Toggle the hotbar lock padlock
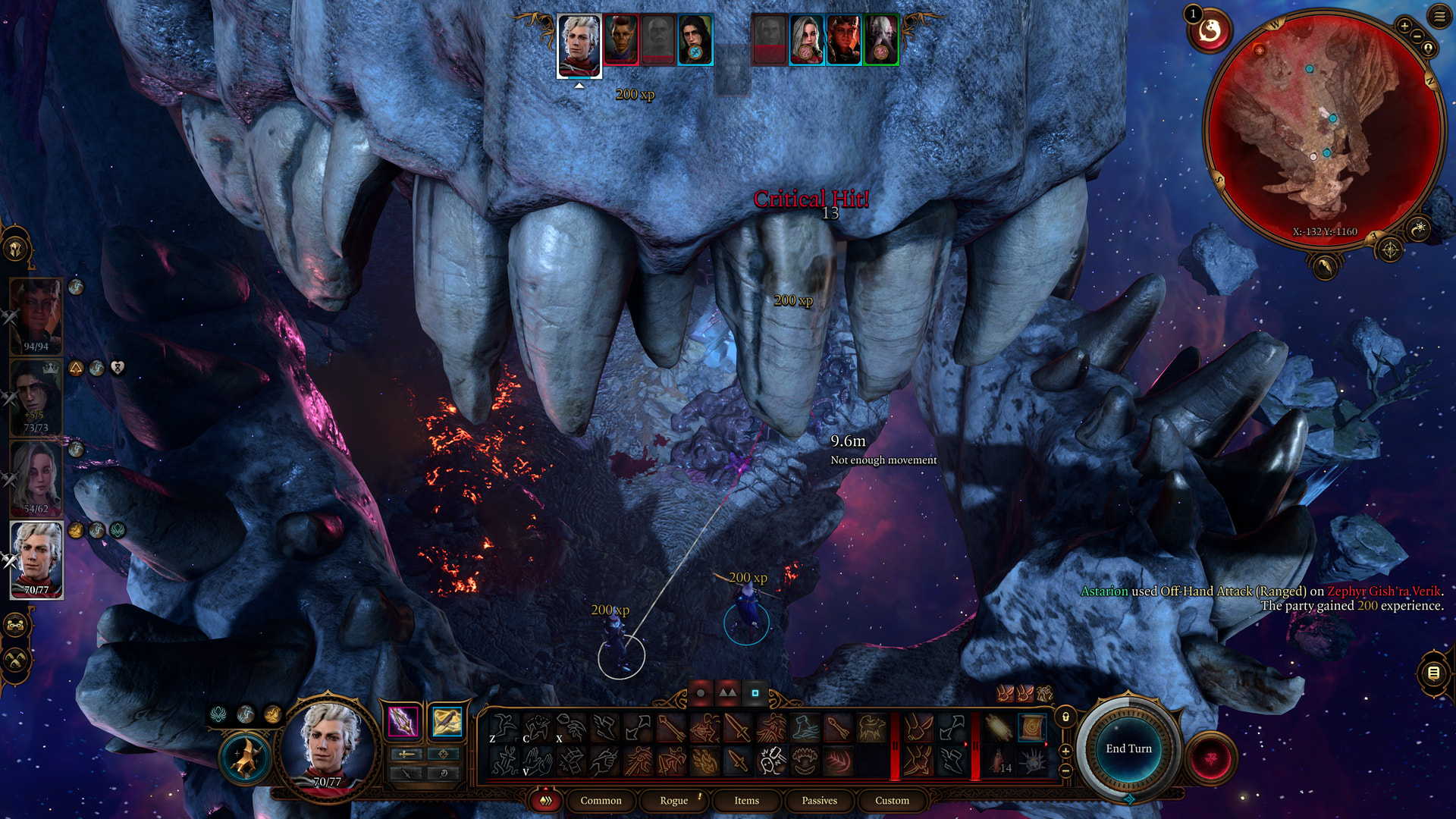 1065,717
